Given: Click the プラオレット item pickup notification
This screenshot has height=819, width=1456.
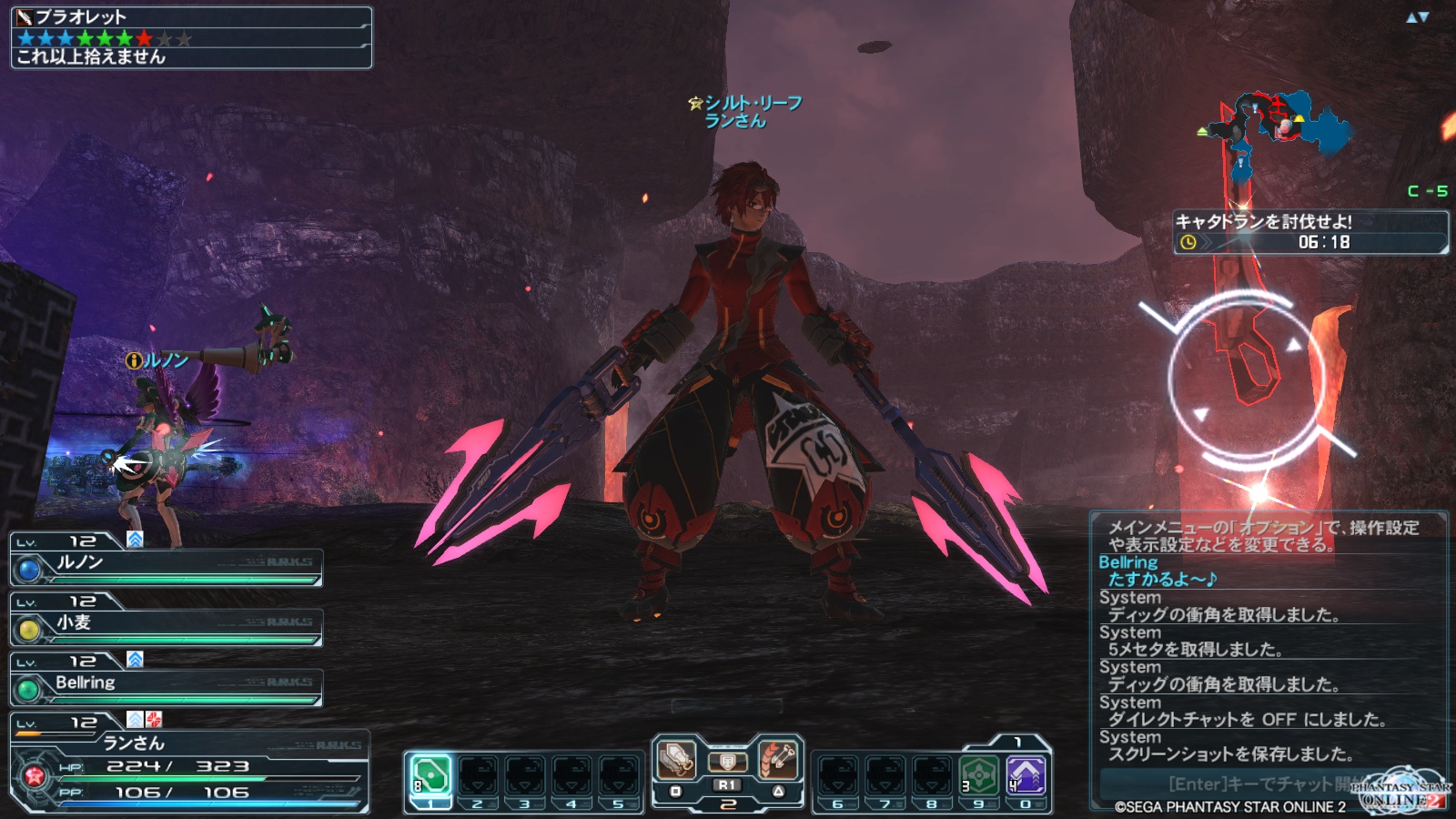Looking at the screenshot, I should tap(191, 37).
